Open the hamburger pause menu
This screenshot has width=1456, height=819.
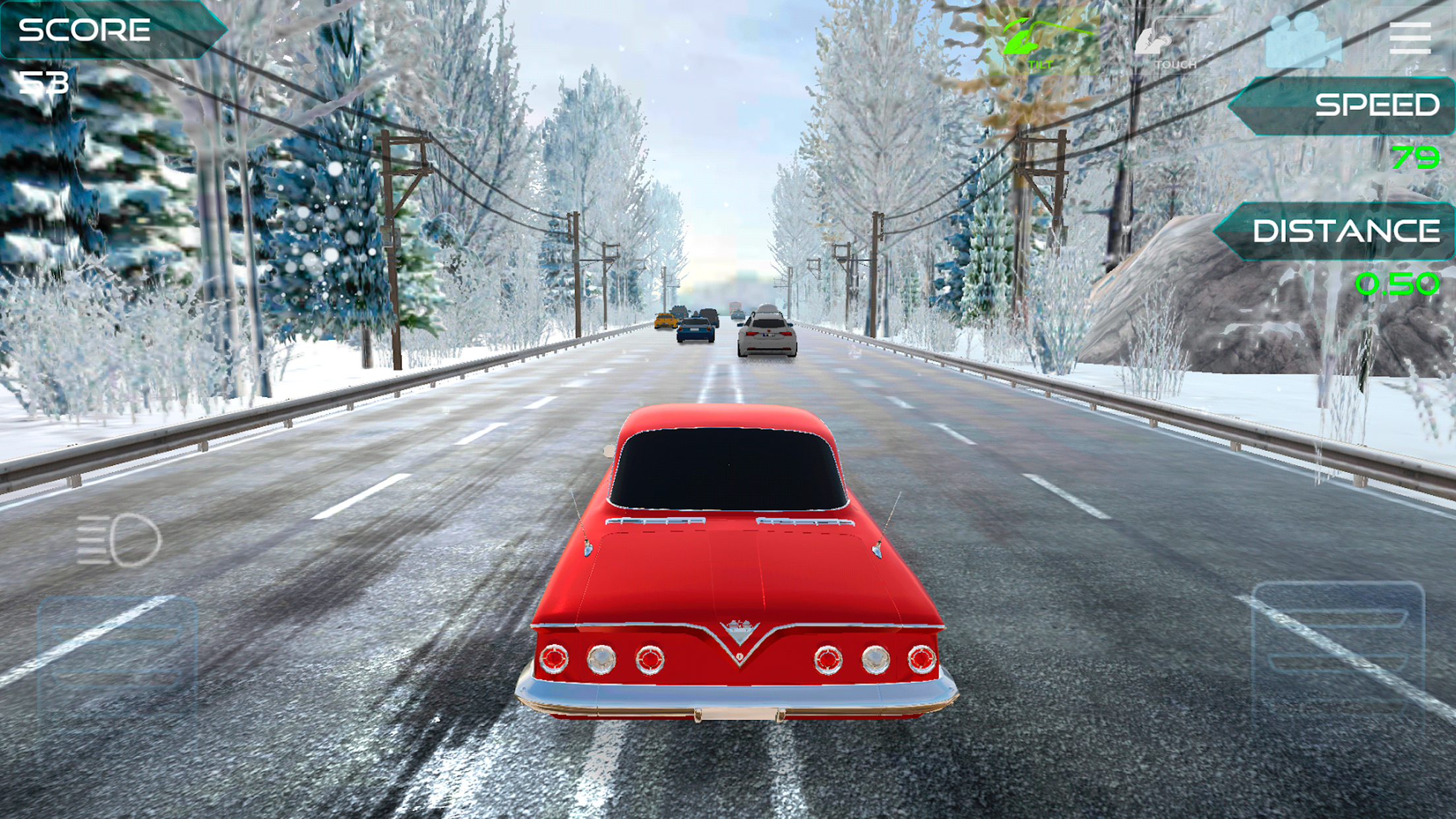(1410, 38)
